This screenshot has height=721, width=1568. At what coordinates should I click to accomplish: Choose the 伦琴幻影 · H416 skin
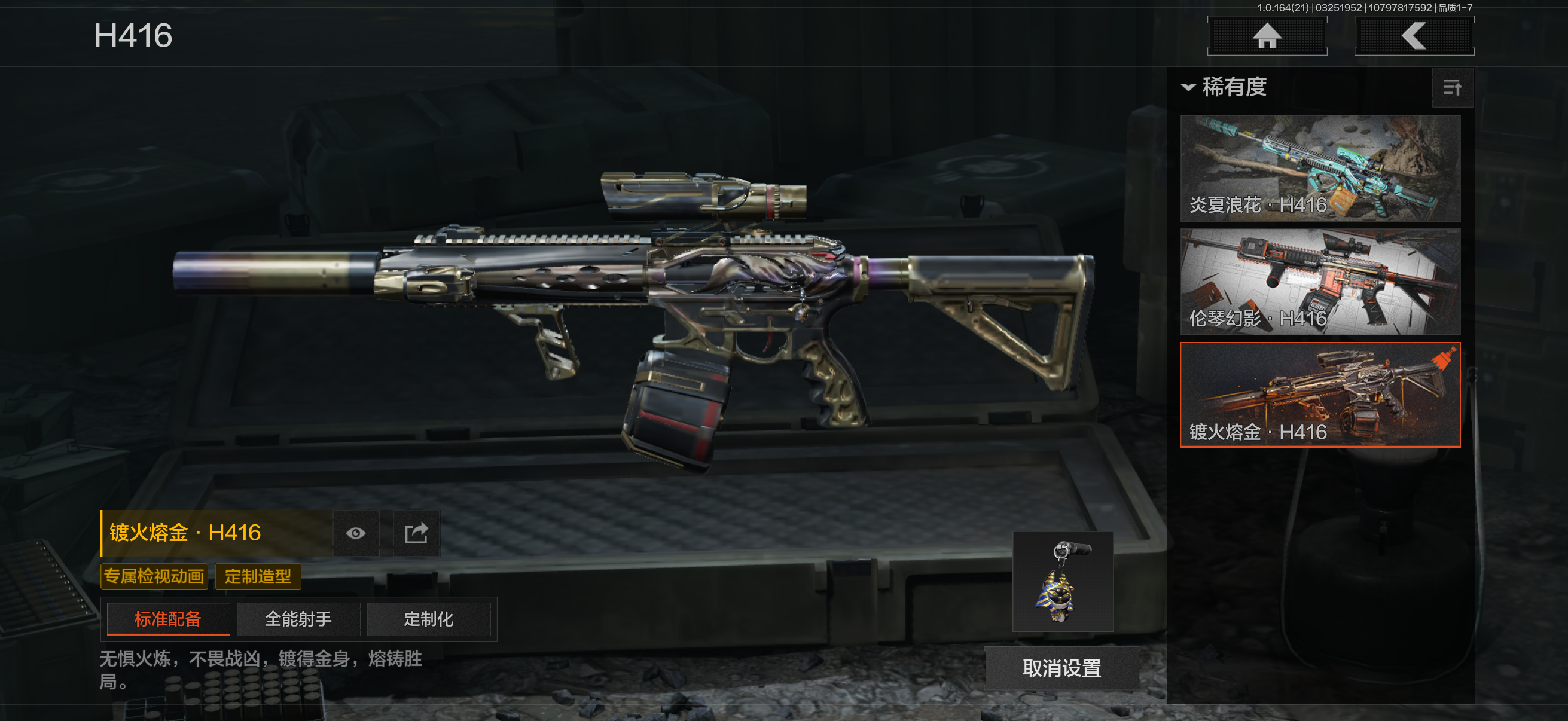pos(1320,282)
